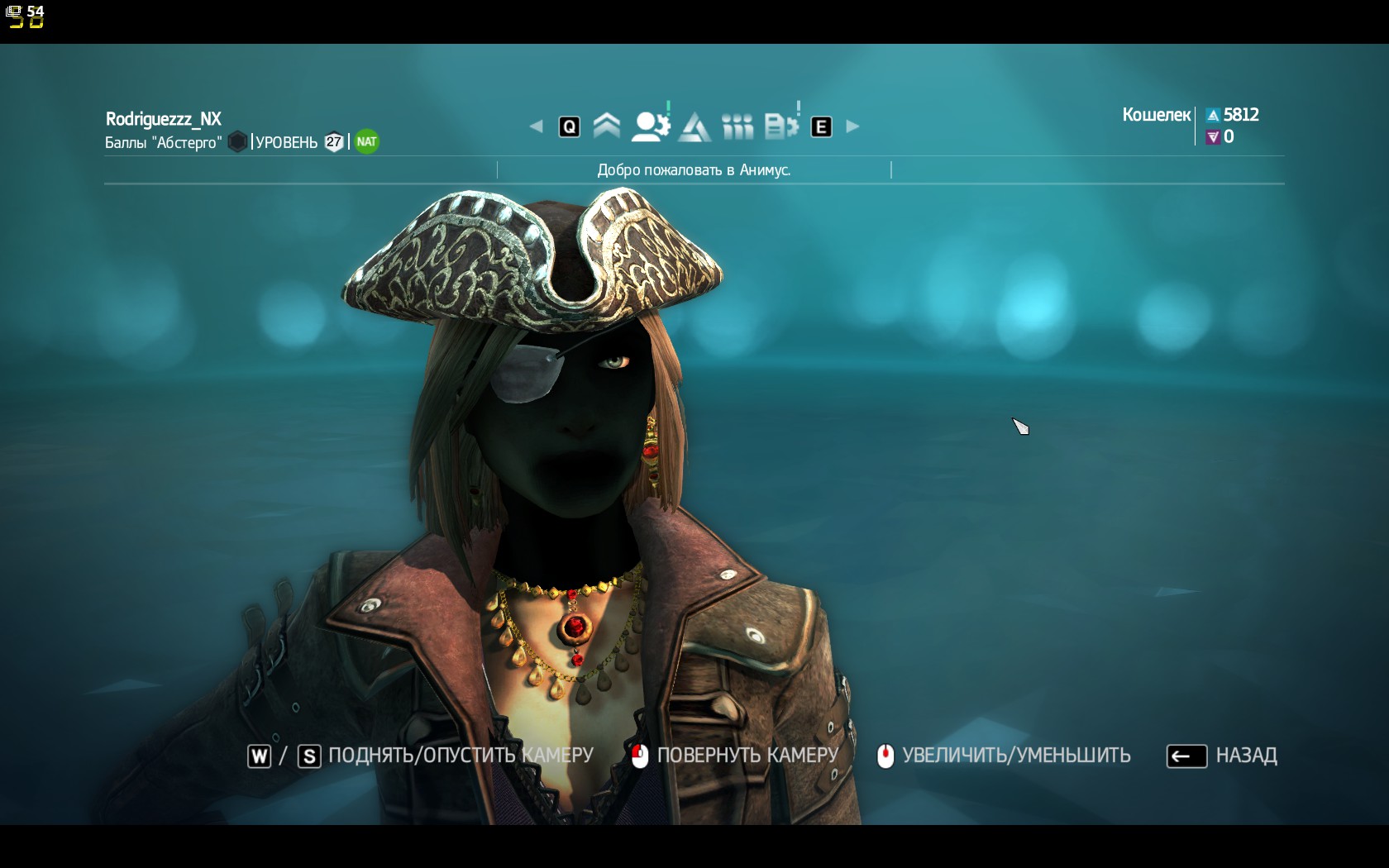Click the green NAT status badge
Image resolution: width=1389 pixels, height=868 pixels.
[x=366, y=141]
